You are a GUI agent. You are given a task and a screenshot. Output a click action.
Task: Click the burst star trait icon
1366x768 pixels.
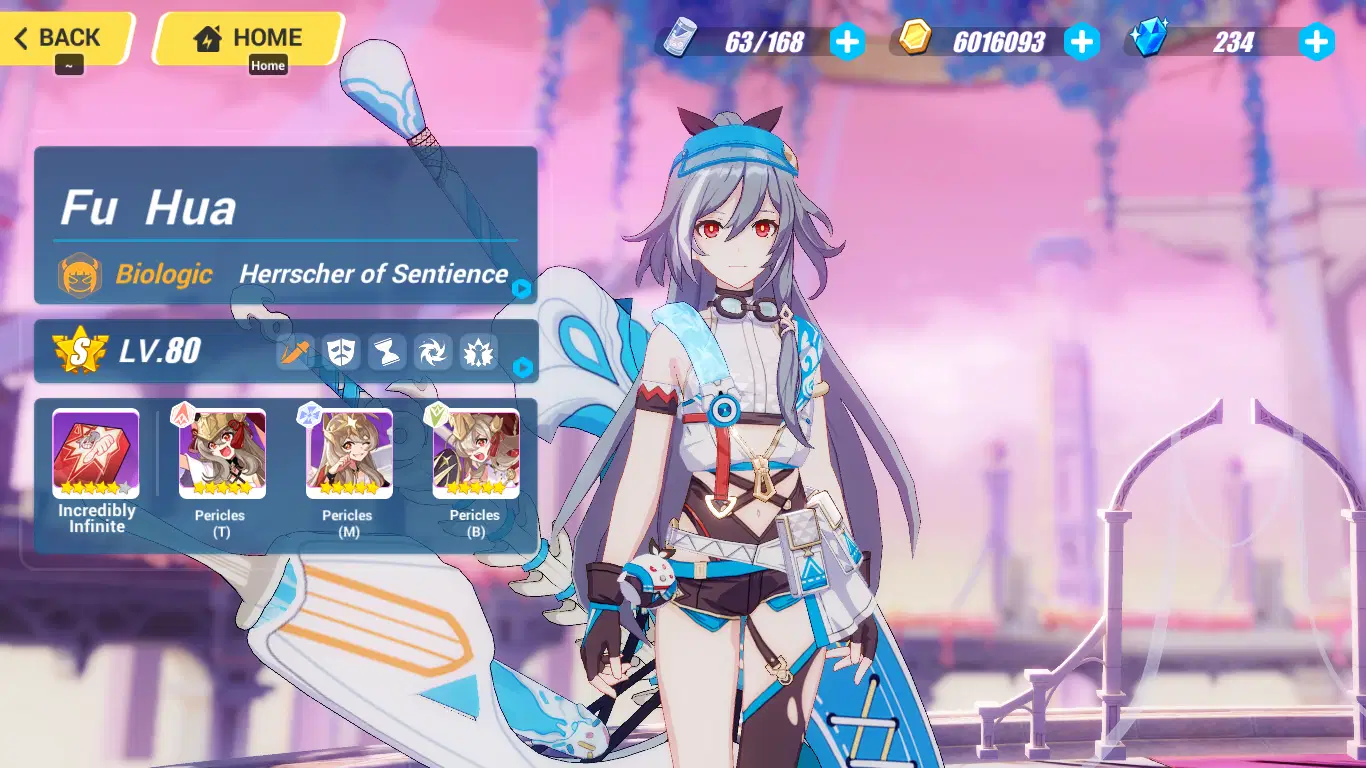point(478,352)
